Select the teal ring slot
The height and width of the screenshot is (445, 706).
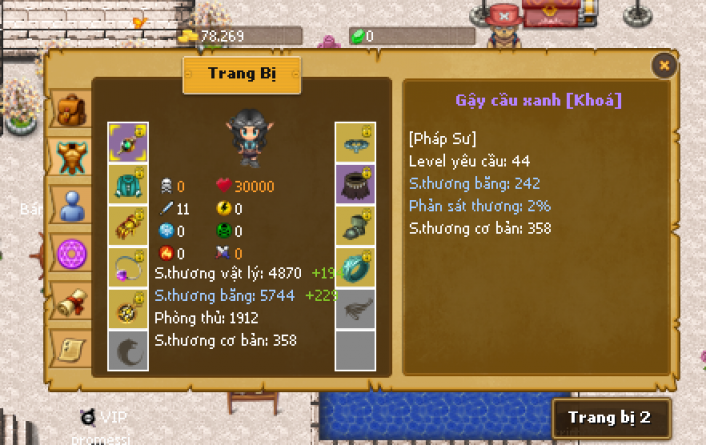pos(355,268)
